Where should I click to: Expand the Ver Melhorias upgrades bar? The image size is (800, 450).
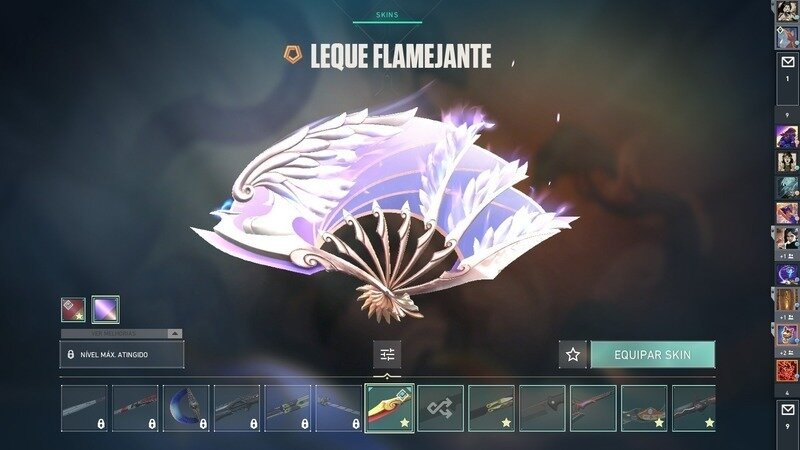click(122, 333)
